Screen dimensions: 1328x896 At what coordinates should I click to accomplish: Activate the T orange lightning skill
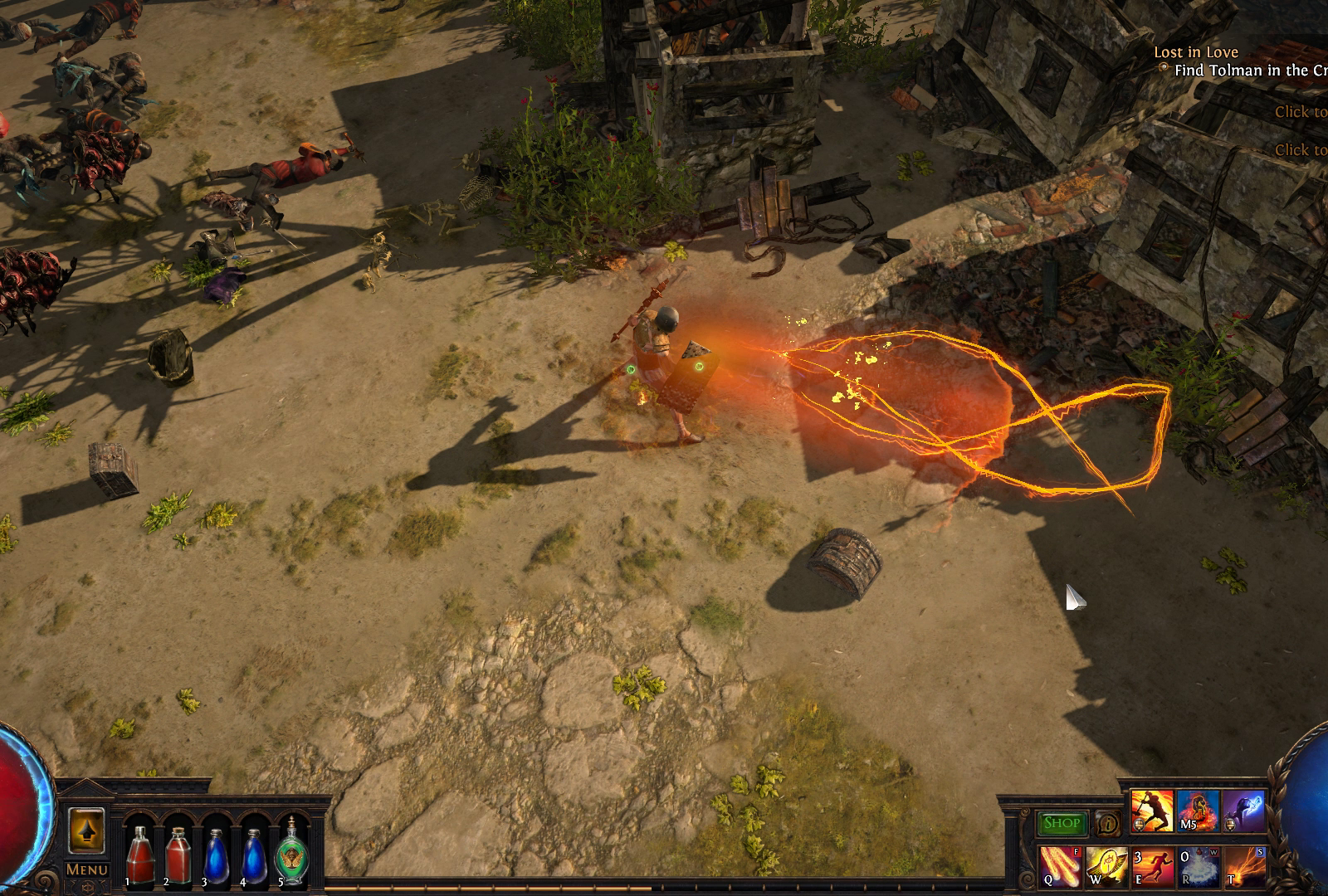coord(1244,865)
